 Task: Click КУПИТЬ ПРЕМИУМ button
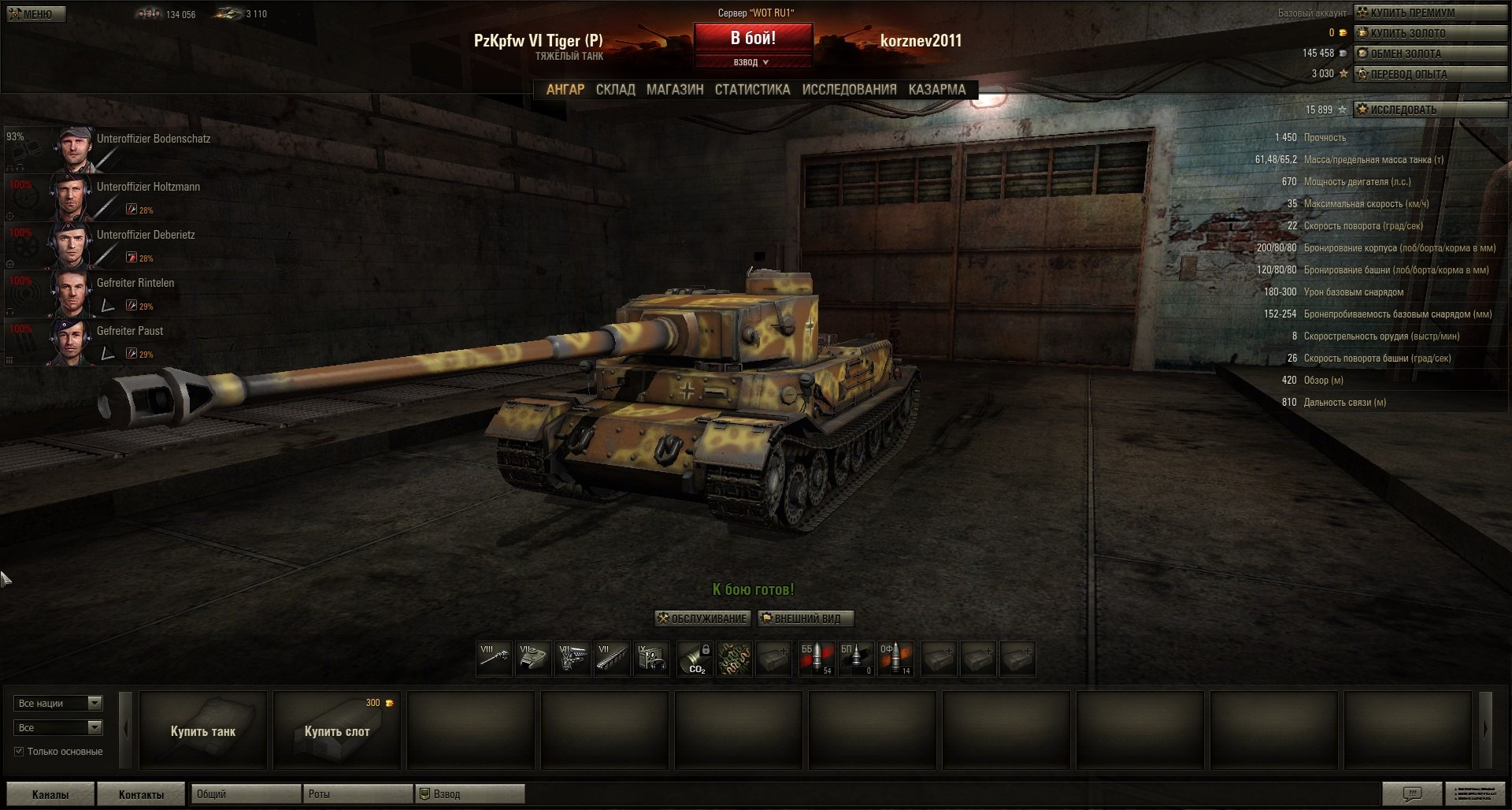(x=1429, y=13)
